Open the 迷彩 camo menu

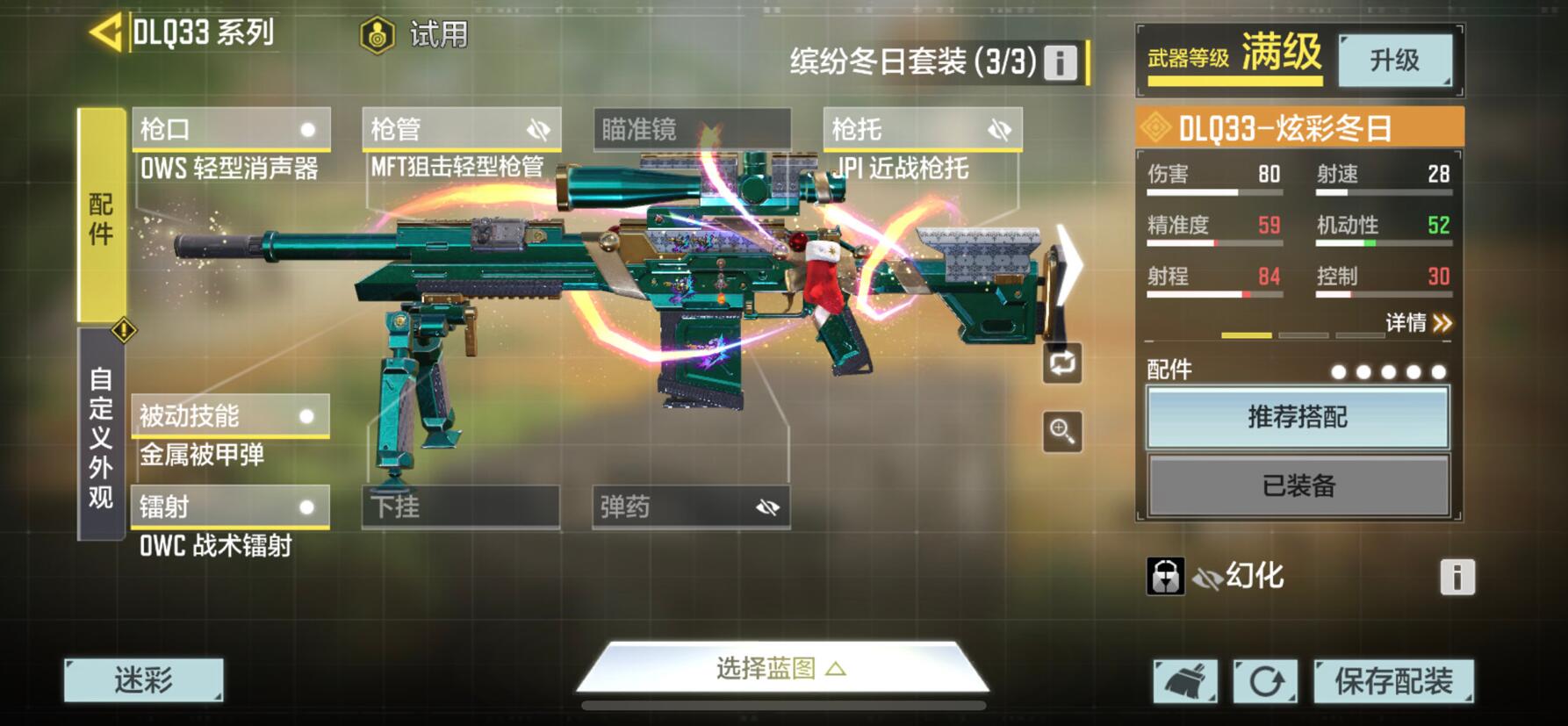(x=144, y=680)
